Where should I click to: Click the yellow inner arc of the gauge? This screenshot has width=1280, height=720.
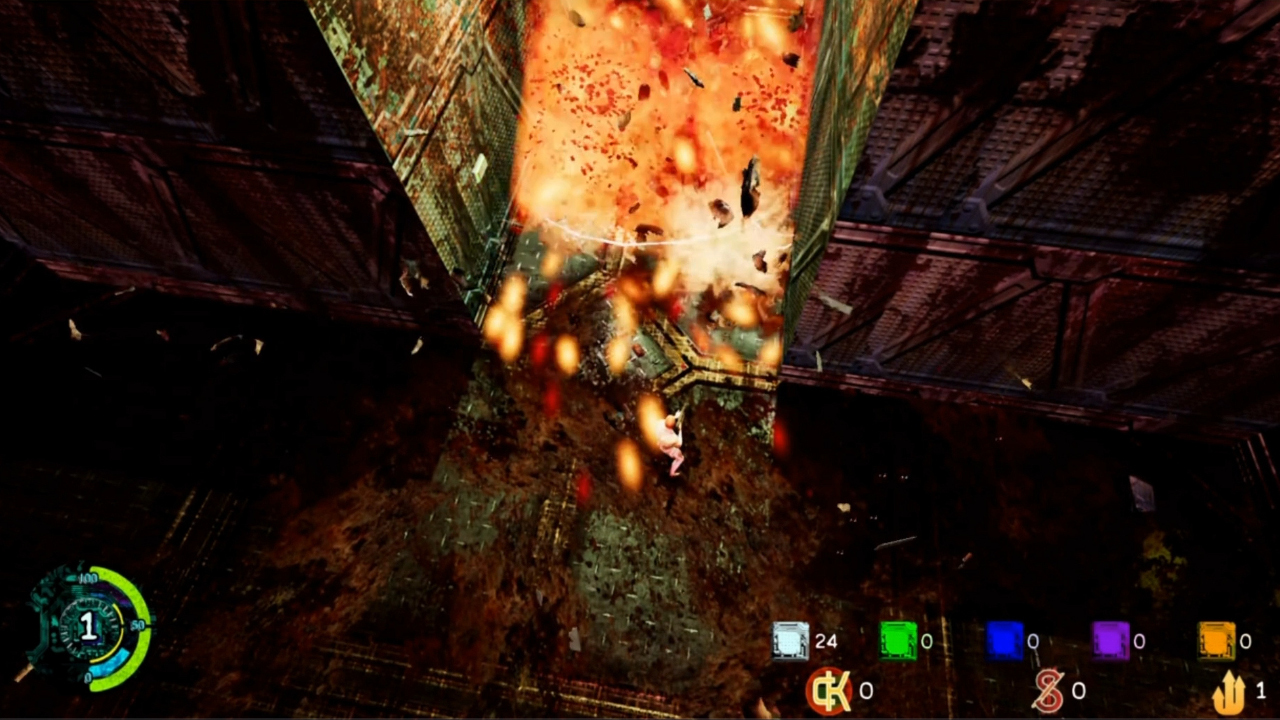[x=118, y=611]
